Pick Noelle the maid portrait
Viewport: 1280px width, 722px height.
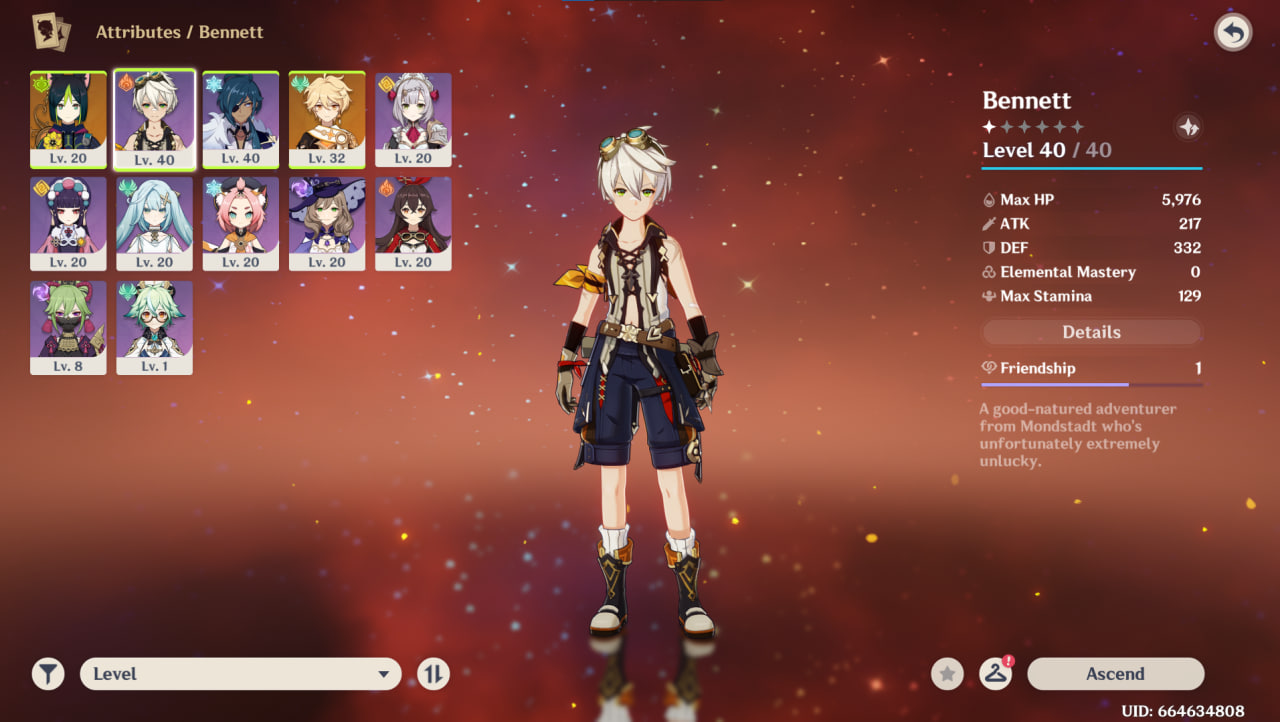[413, 119]
